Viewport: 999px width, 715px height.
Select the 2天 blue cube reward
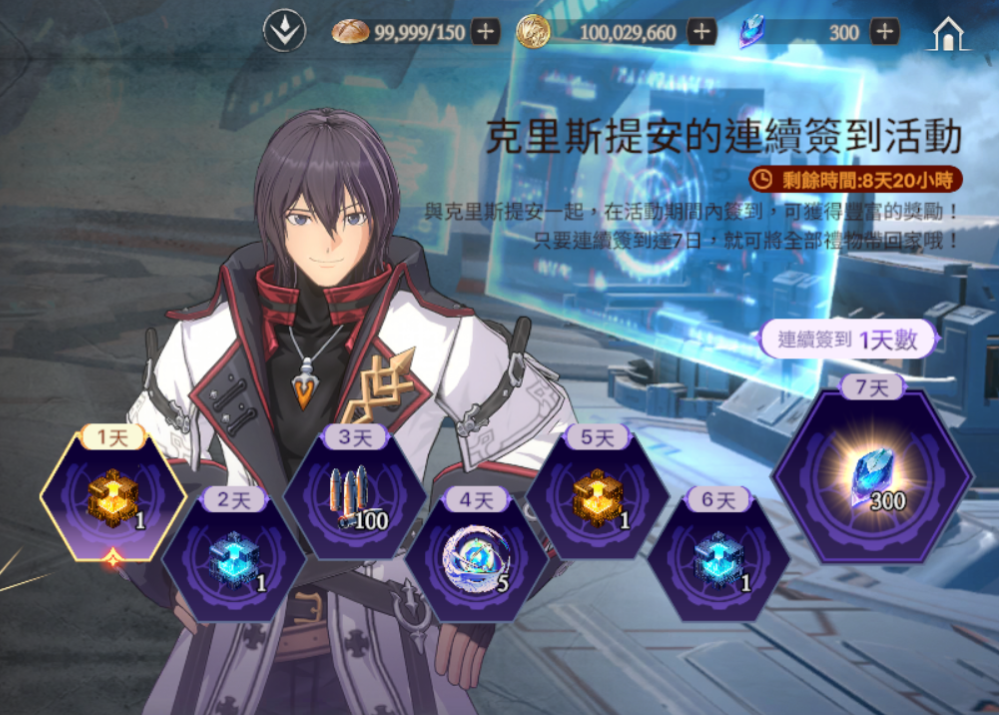234,556
